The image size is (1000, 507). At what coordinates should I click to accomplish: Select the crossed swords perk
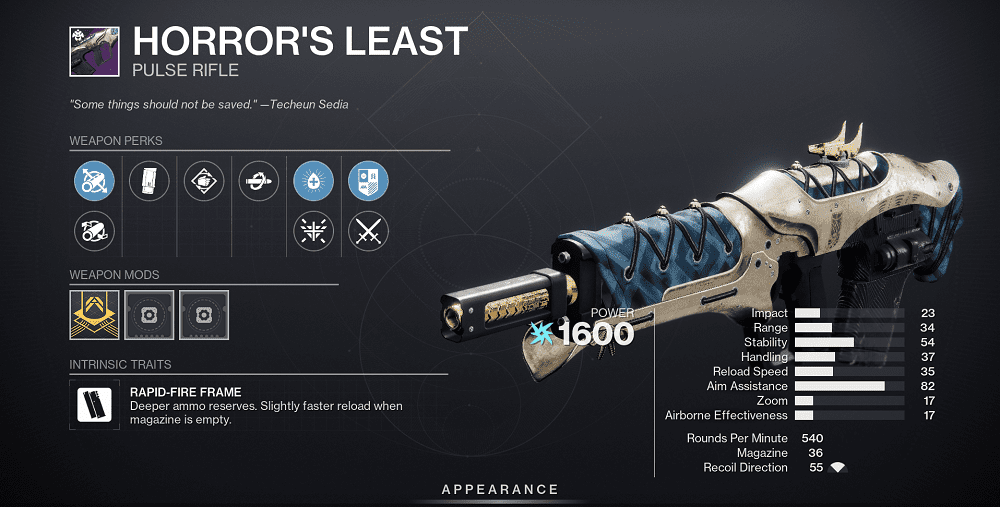point(368,231)
